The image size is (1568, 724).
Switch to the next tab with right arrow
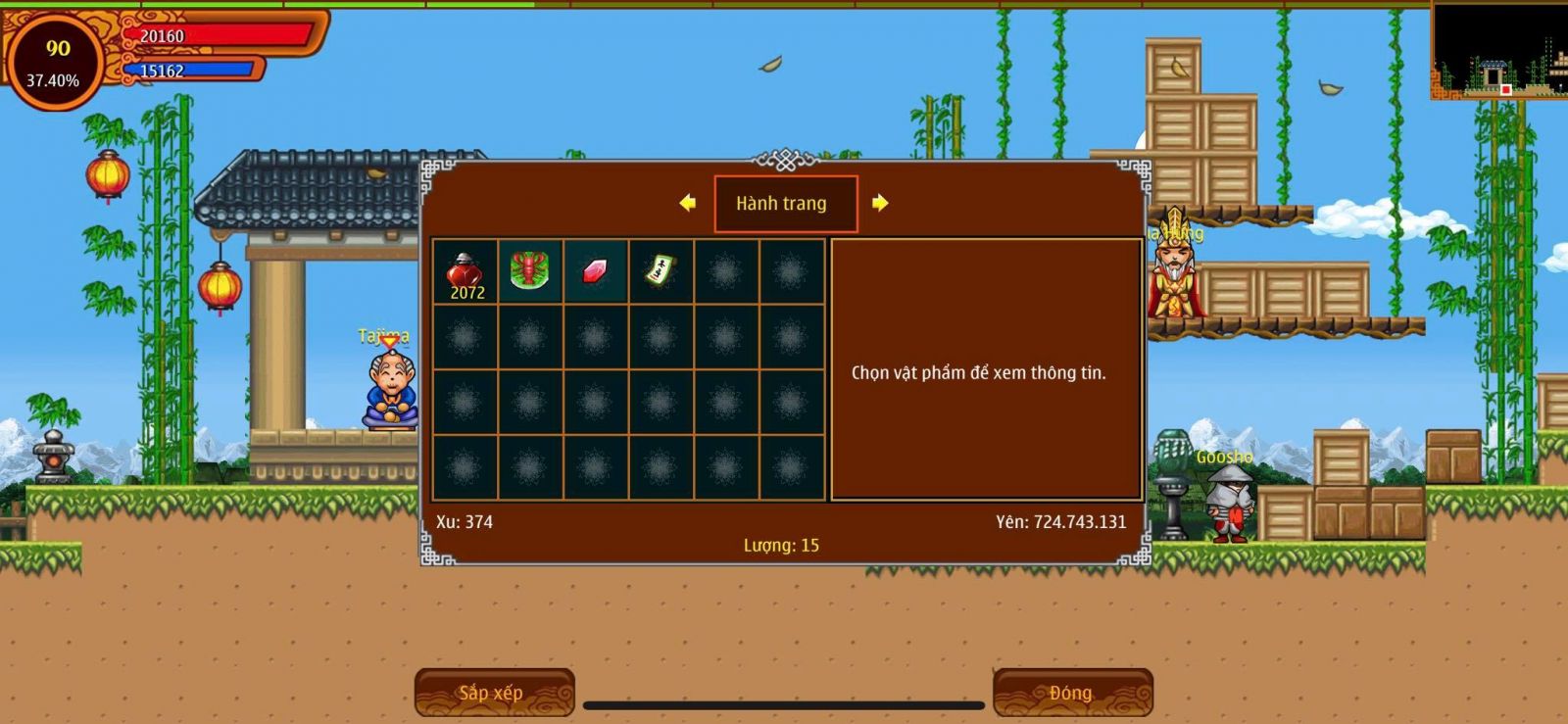pos(880,203)
